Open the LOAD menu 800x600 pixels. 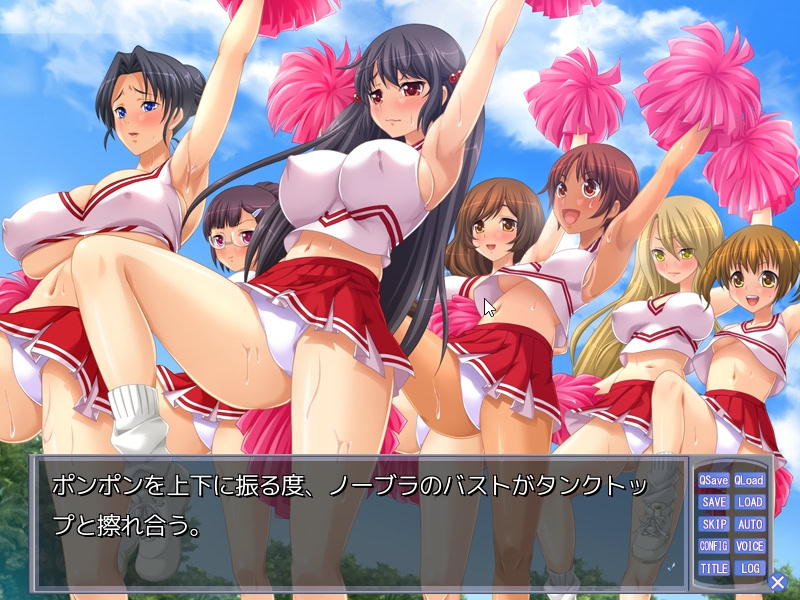(749, 503)
